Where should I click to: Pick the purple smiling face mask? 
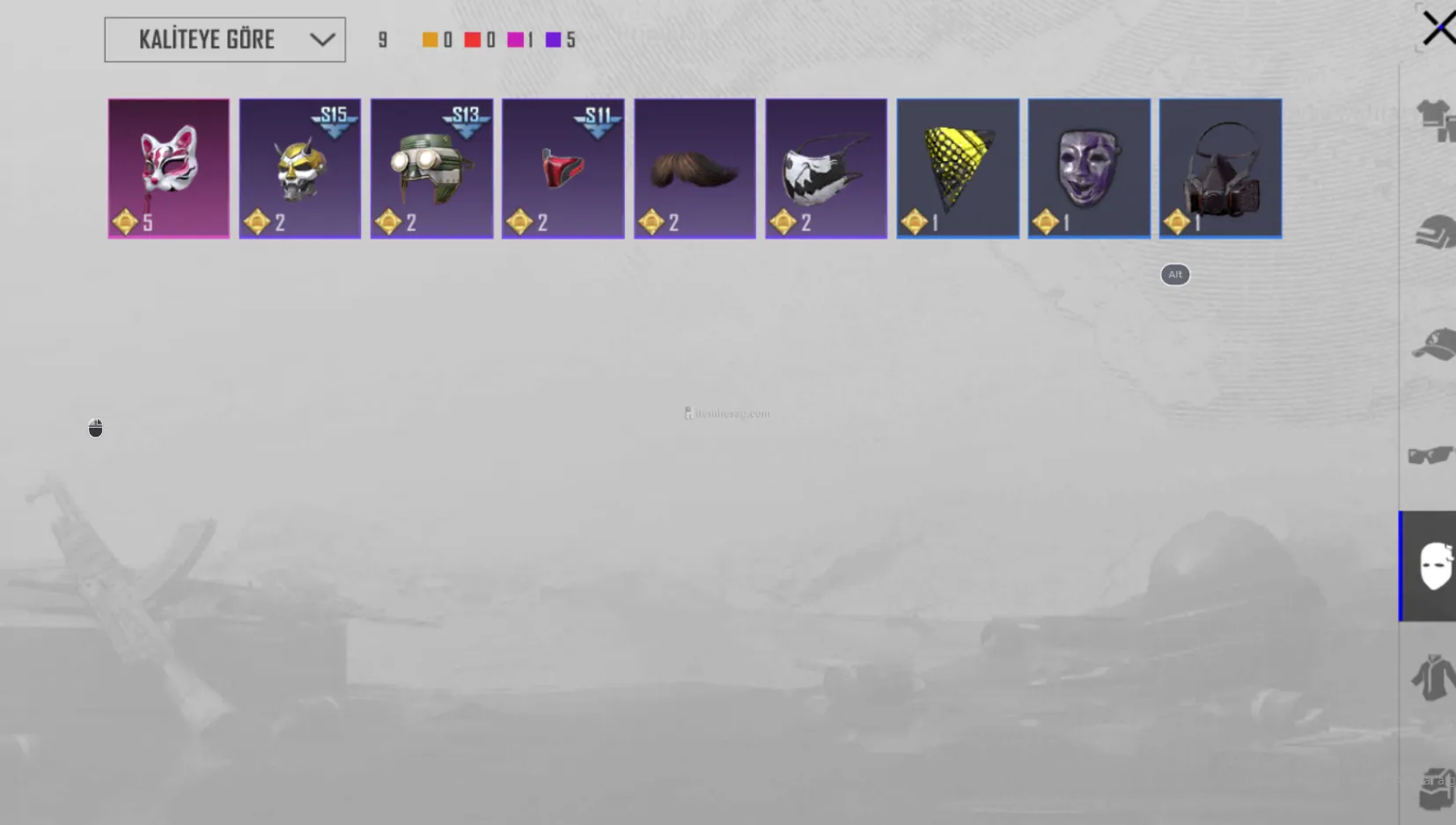[x=1089, y=168]
